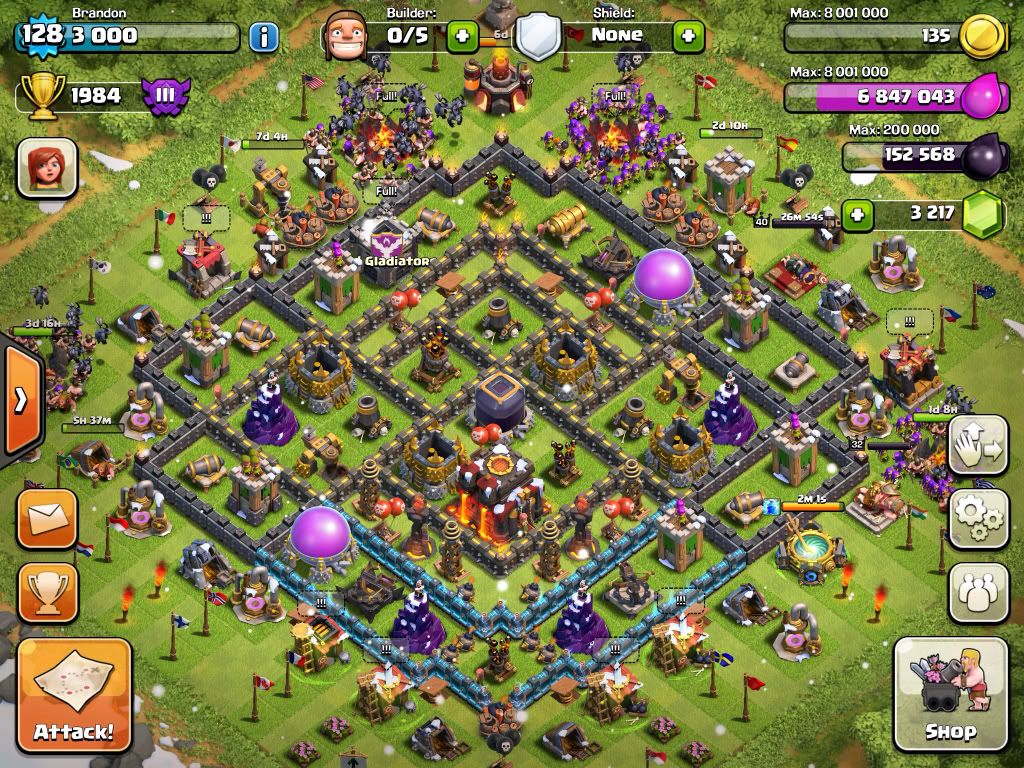Tap the gold trophy count icon

[x=44, y=96]
